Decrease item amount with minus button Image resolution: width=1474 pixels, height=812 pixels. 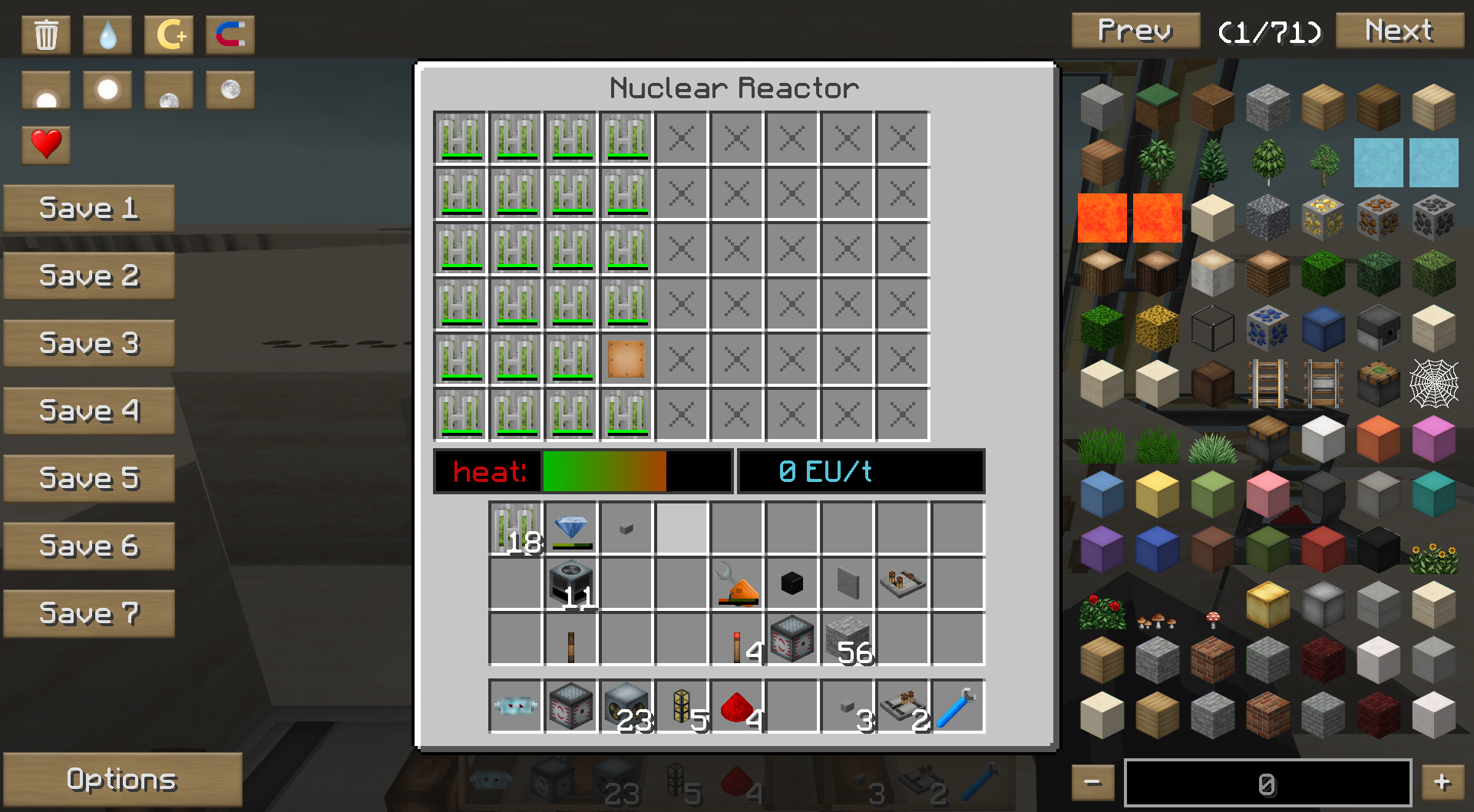click(1092, 782)
